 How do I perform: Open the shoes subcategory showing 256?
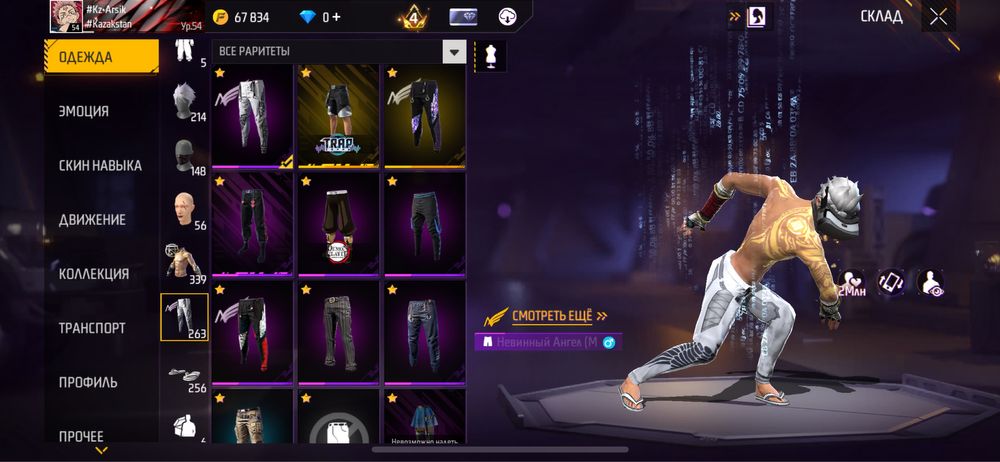[x=184, y=373]
